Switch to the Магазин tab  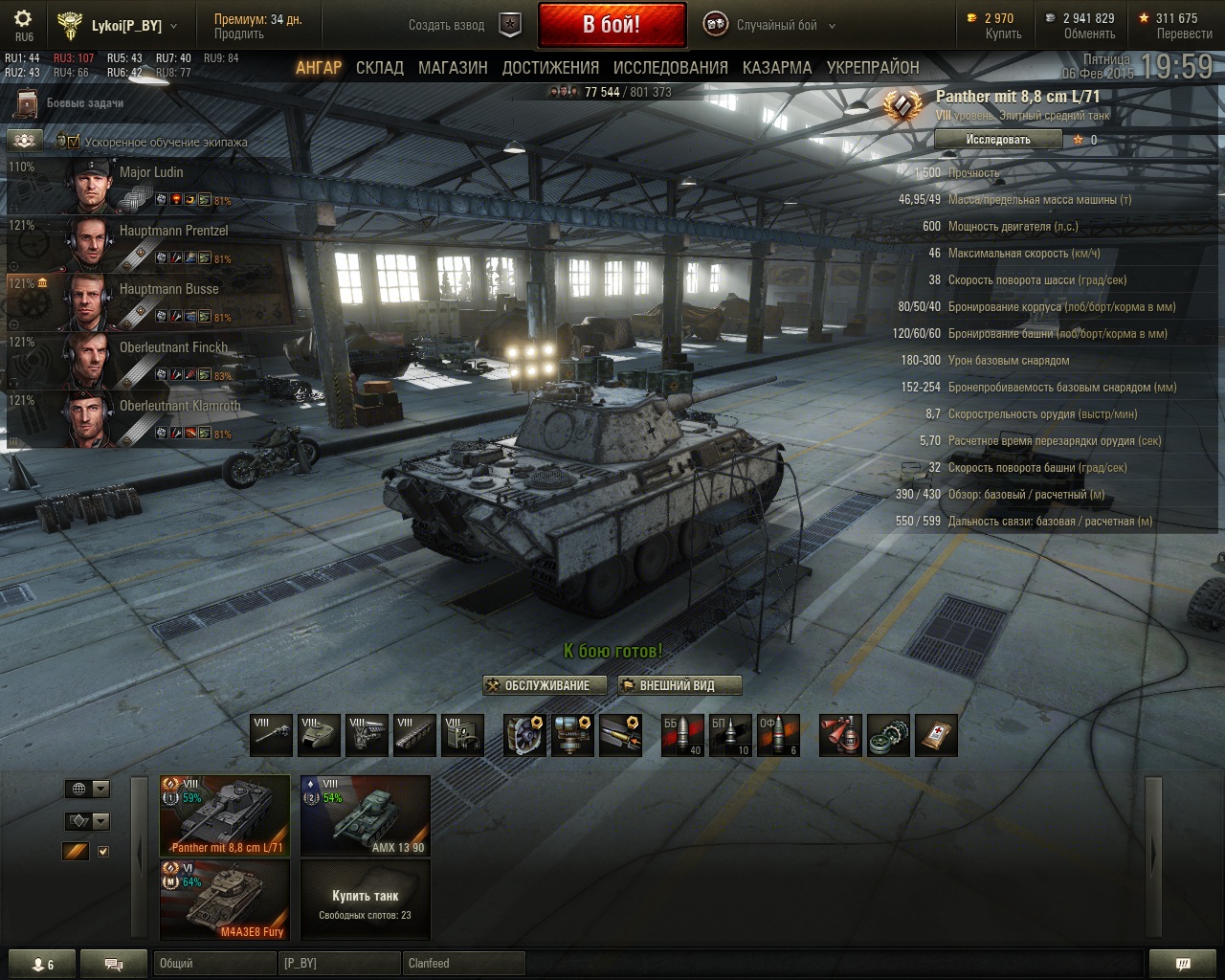[x=453, y=68]
